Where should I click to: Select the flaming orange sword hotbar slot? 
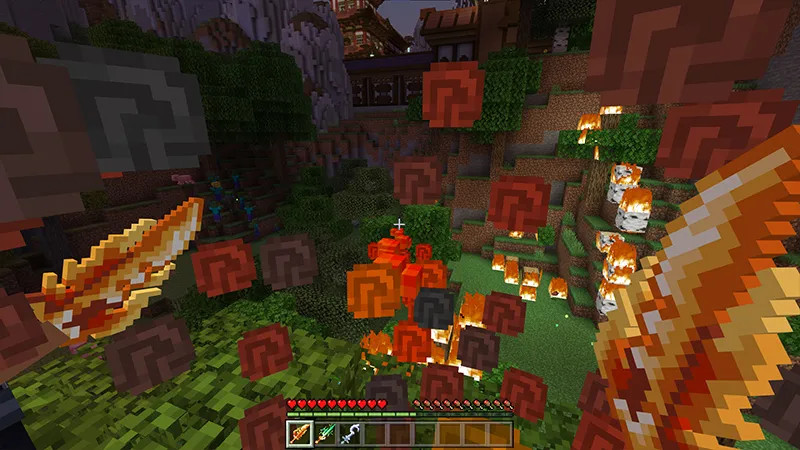(x=300, y=434)
